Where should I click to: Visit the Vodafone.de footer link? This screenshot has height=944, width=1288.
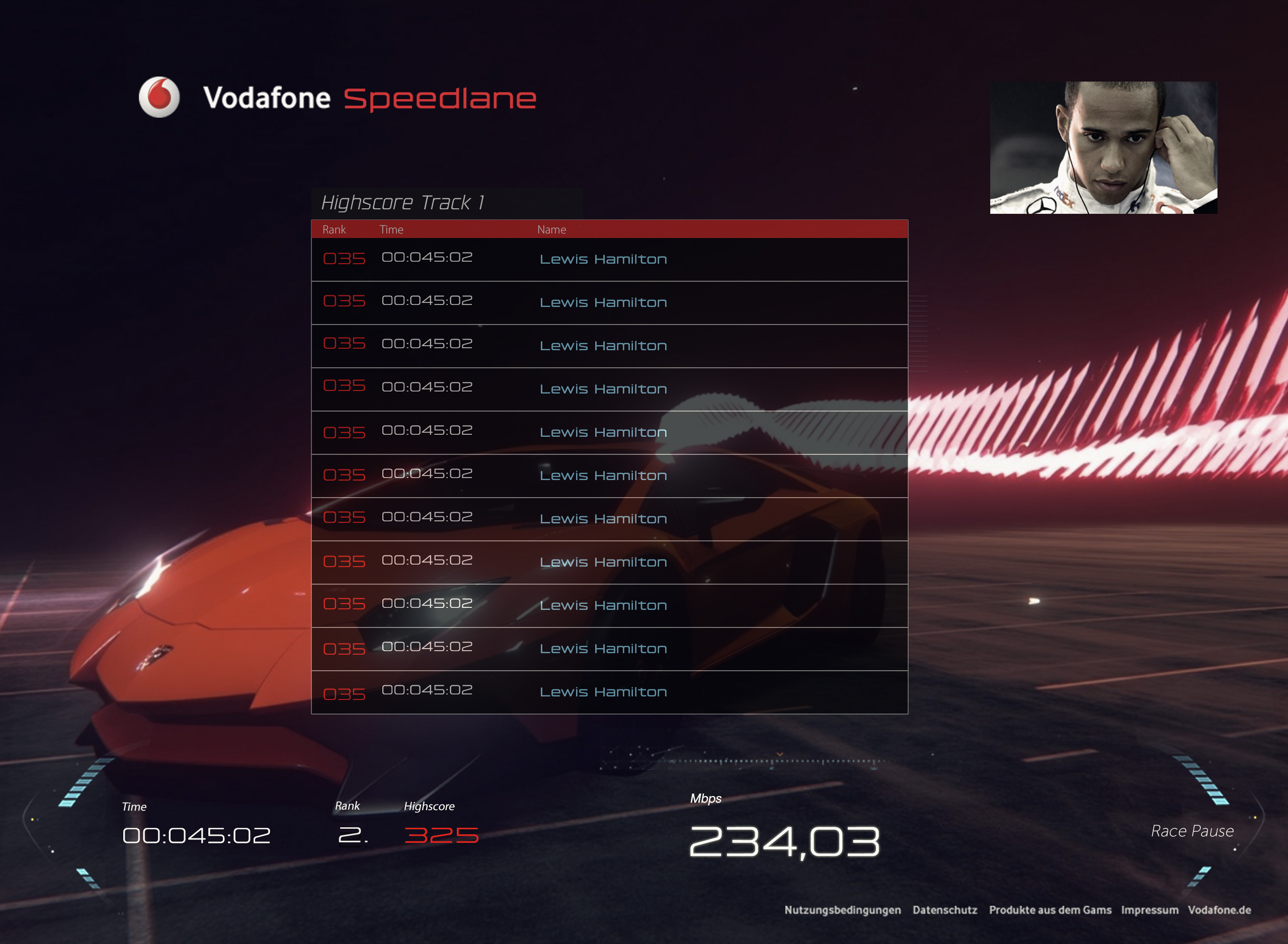[1220, 910]
